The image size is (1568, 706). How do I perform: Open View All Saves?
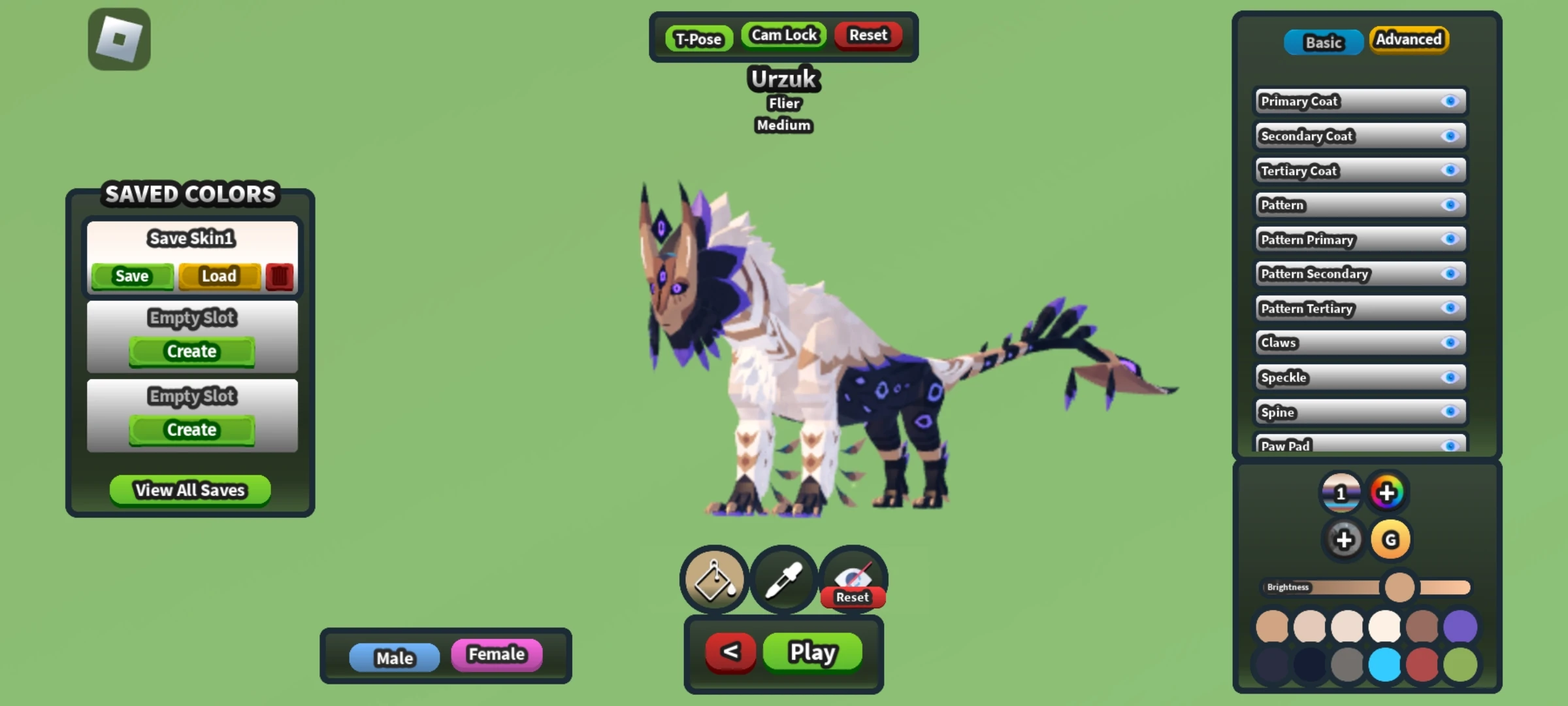(189, 490)
